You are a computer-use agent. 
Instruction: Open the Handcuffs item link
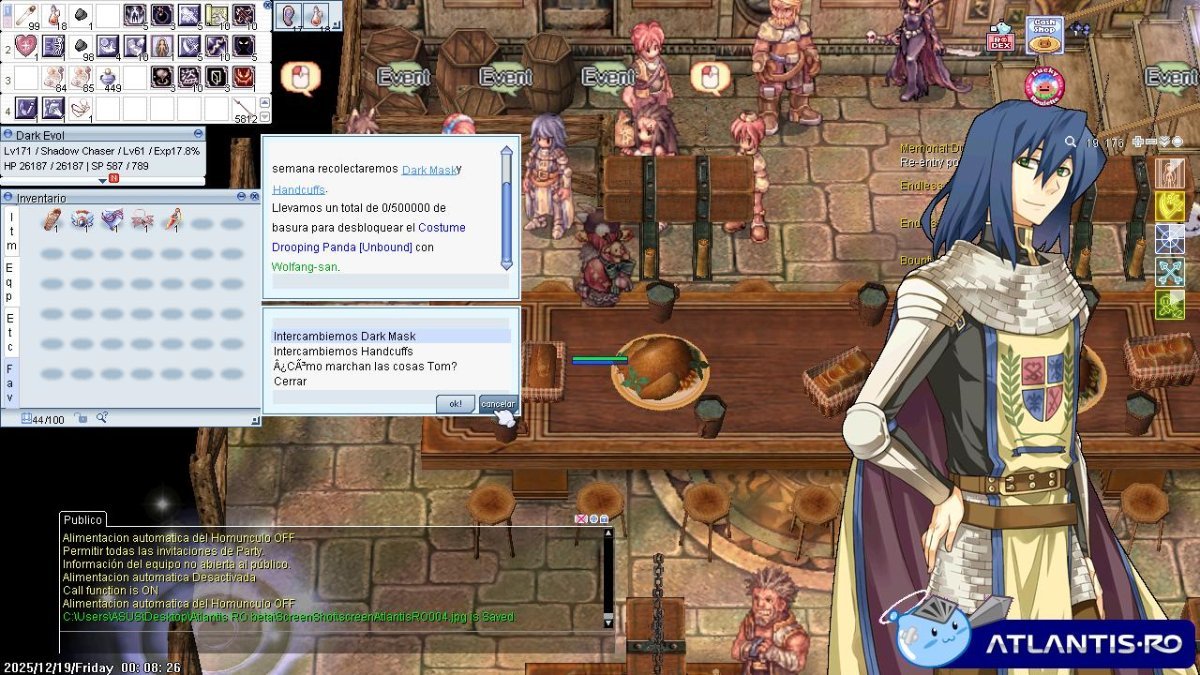(x=298, y=189)
